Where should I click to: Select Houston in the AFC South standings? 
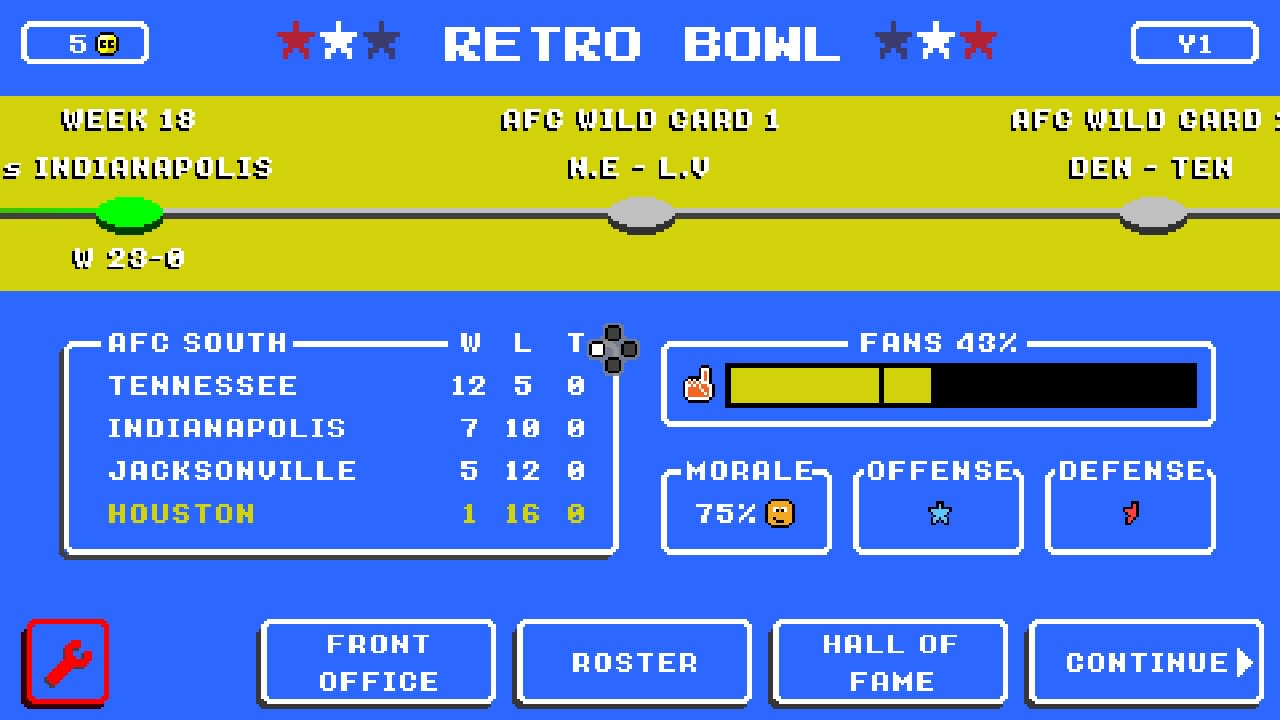[180, 513]
